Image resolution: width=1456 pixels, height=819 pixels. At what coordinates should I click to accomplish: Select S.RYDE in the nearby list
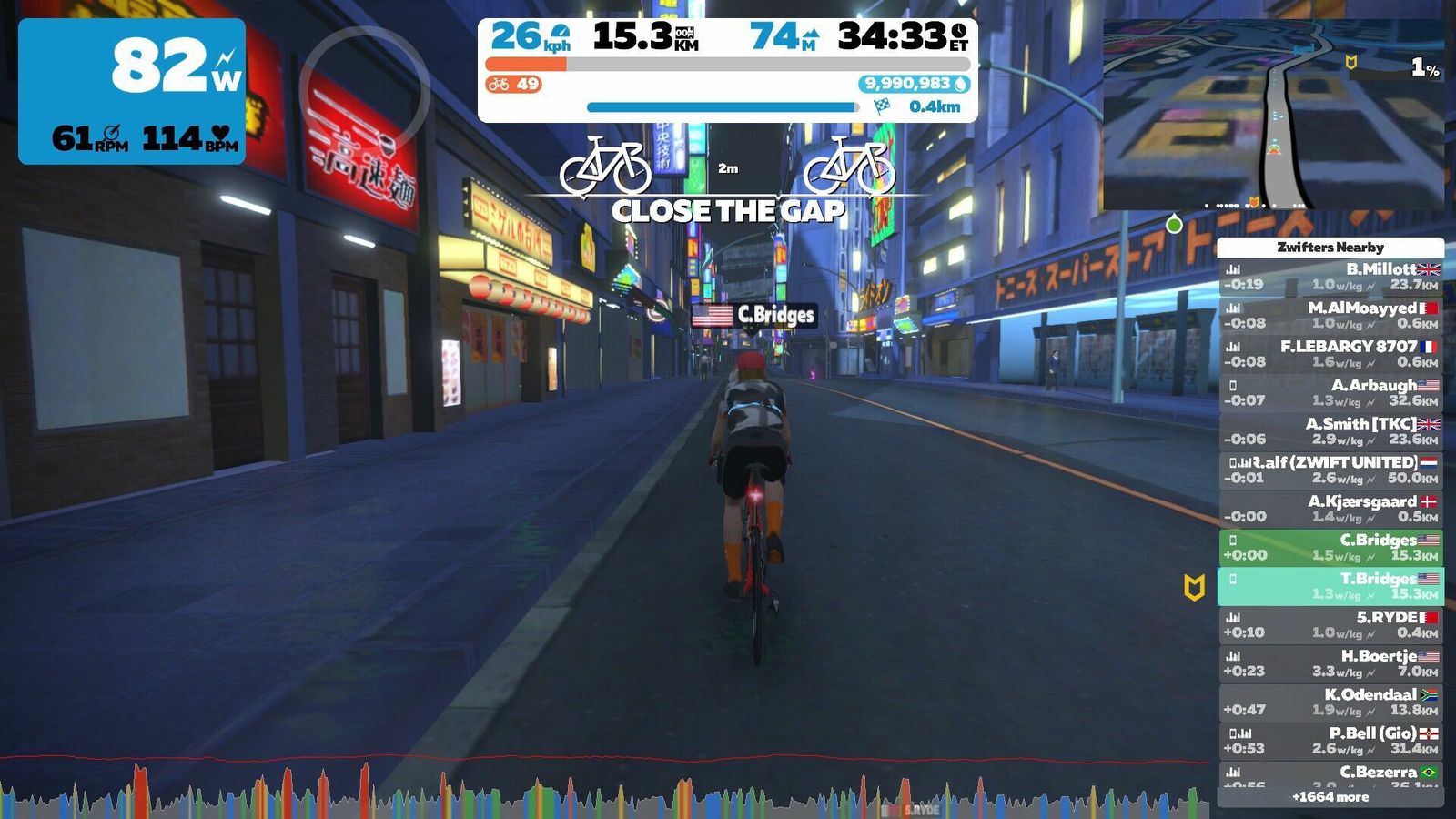click(x=1330, y=625)
